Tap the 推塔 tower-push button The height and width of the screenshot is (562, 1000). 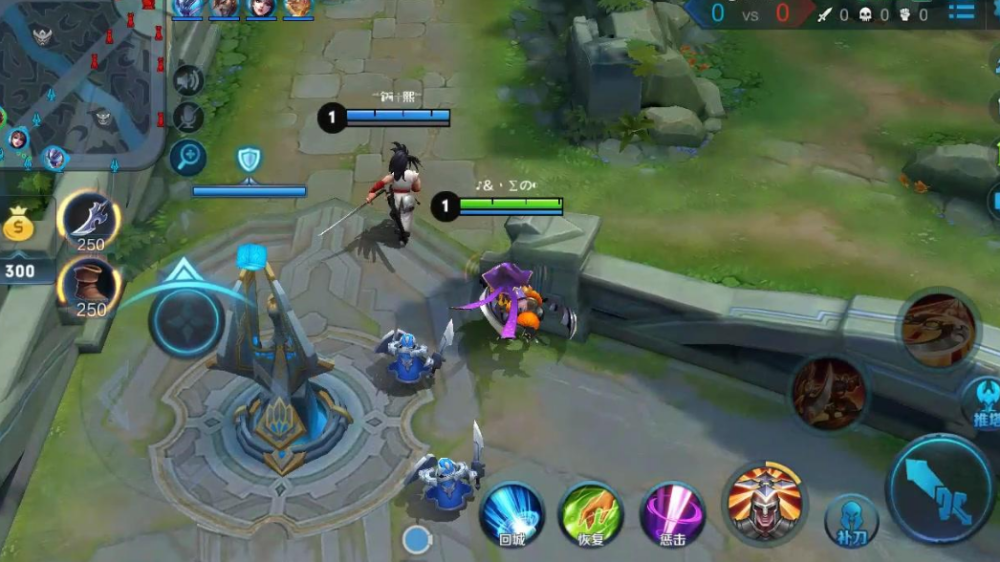[982, 402]
